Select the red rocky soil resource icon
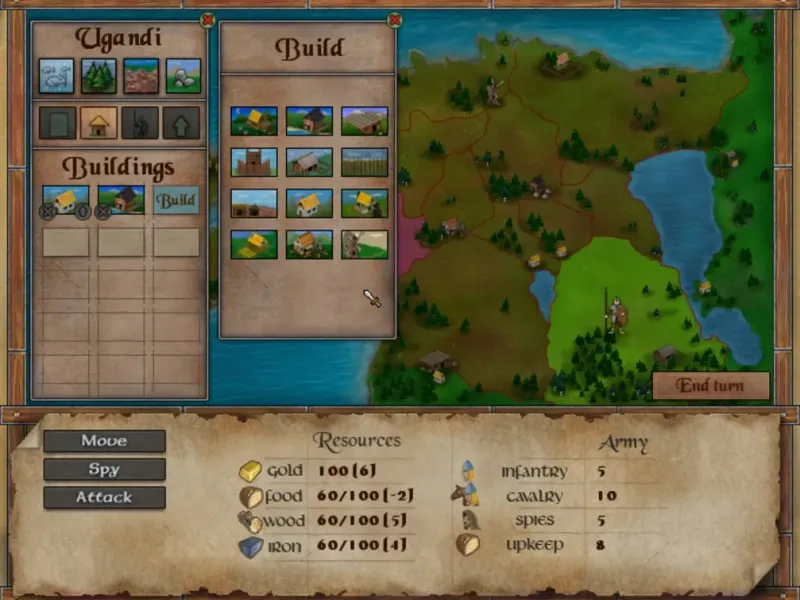Viewport: 800px width, 600px height. [x=141, y=75]
